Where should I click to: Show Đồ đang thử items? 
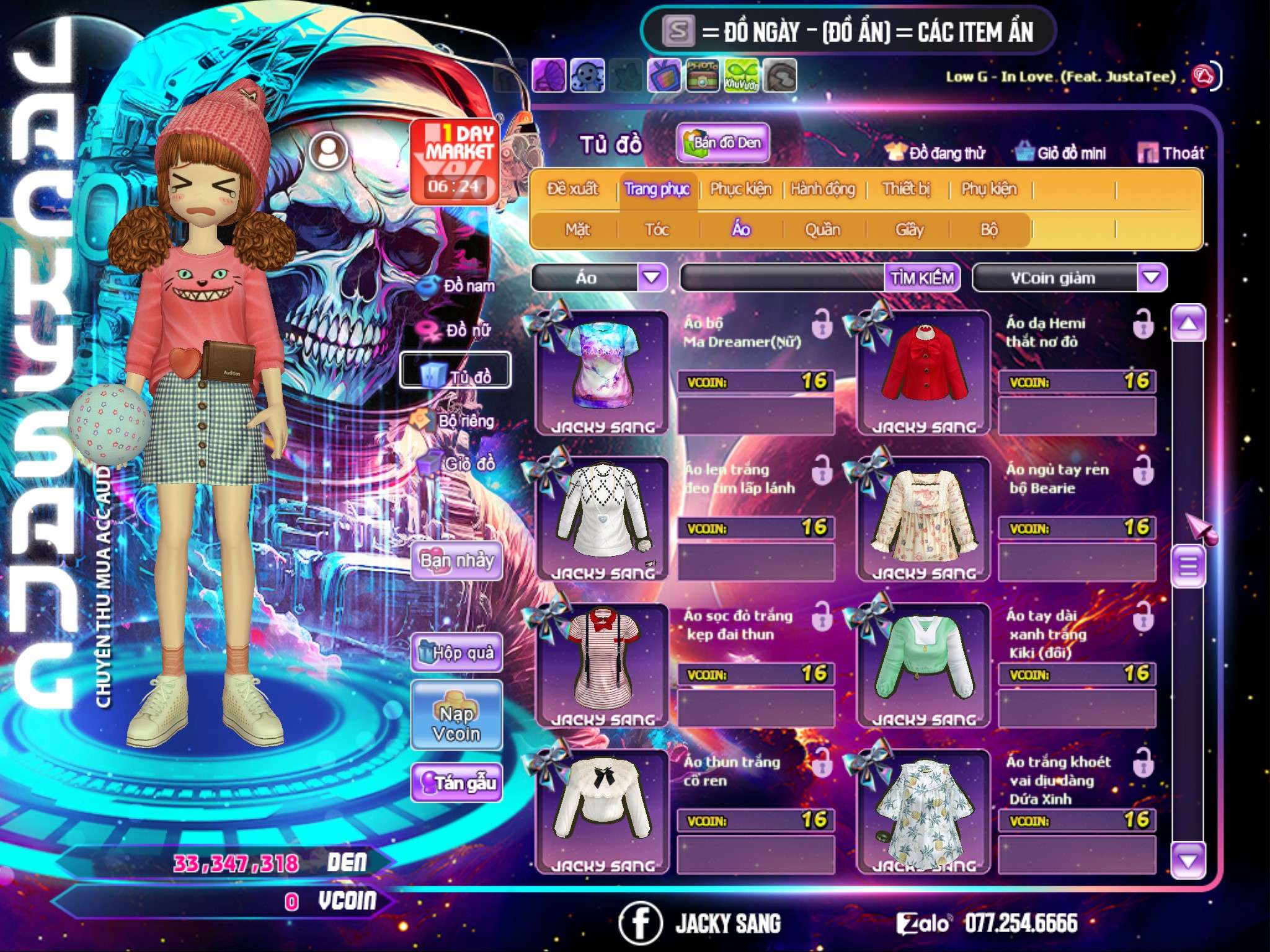[935, 152]
